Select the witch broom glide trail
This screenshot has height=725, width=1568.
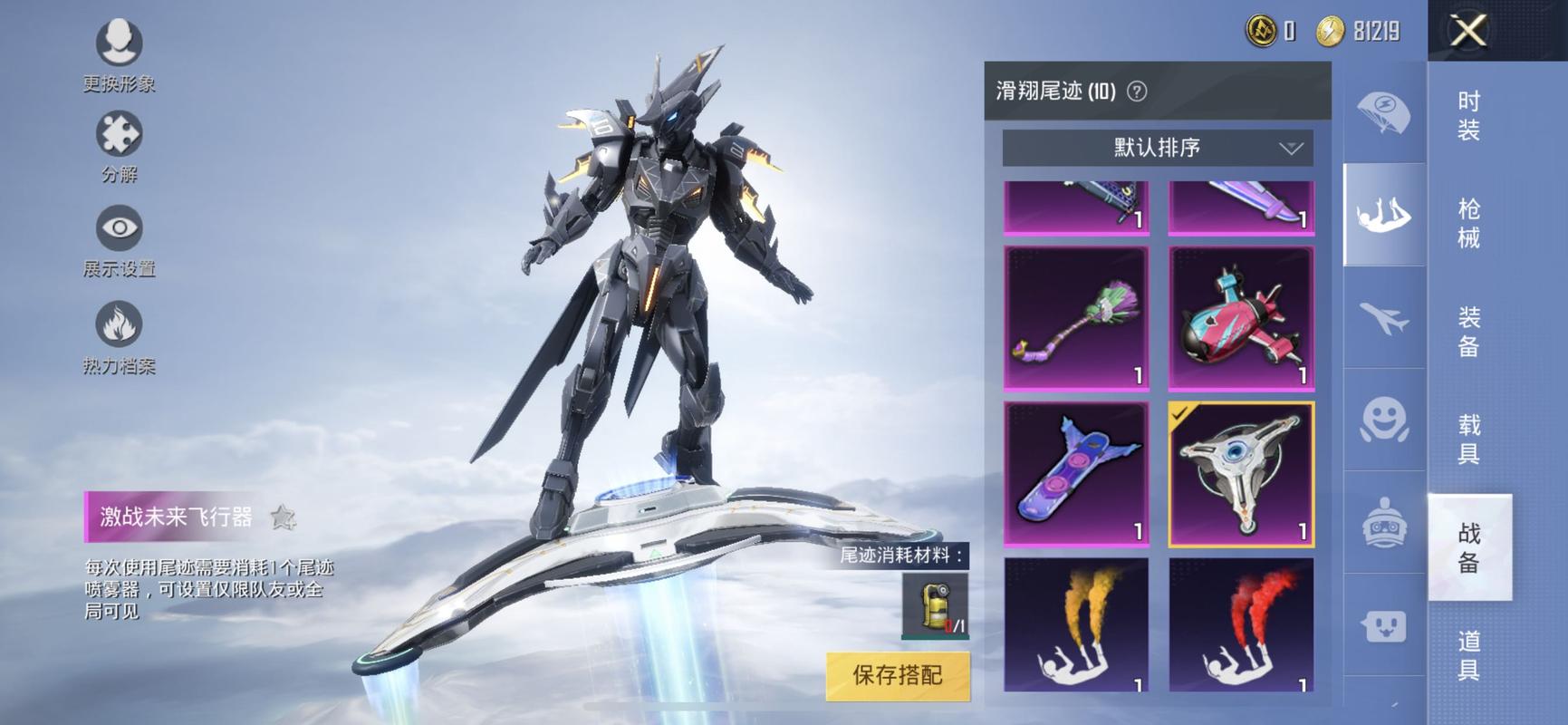[x=1076, y=317]
